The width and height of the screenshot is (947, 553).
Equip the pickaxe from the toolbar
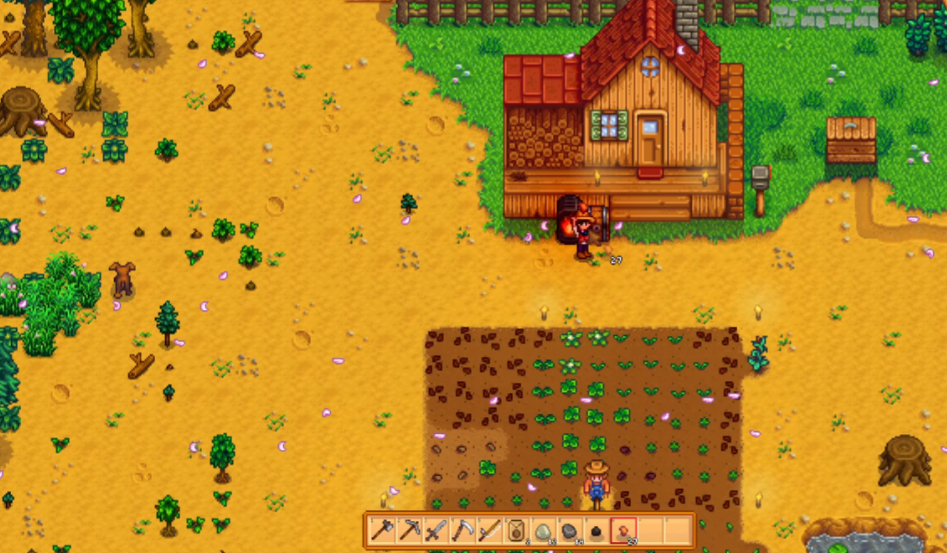[x=408, y=530]
